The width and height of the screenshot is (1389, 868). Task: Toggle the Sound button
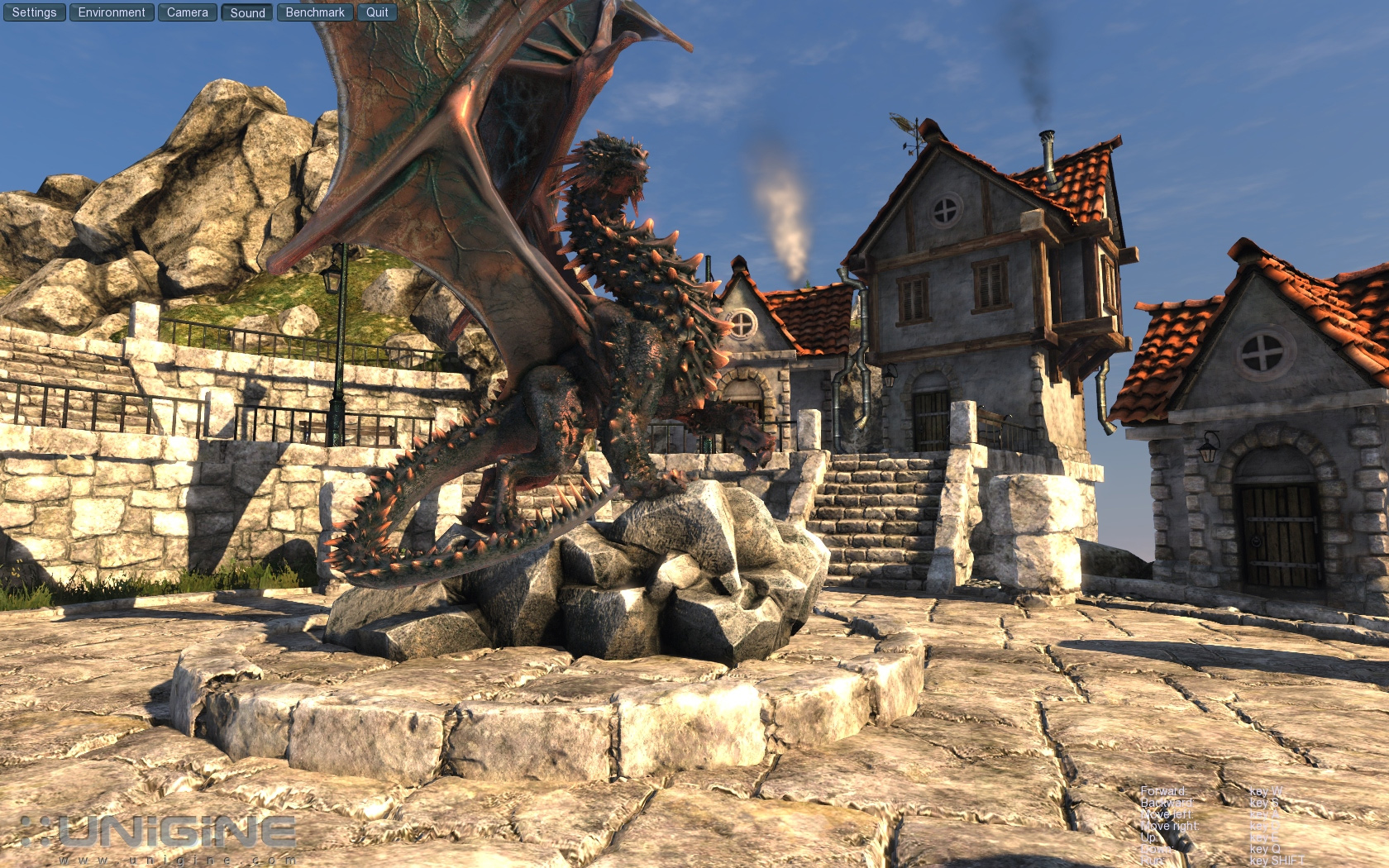tap(247, 12)
